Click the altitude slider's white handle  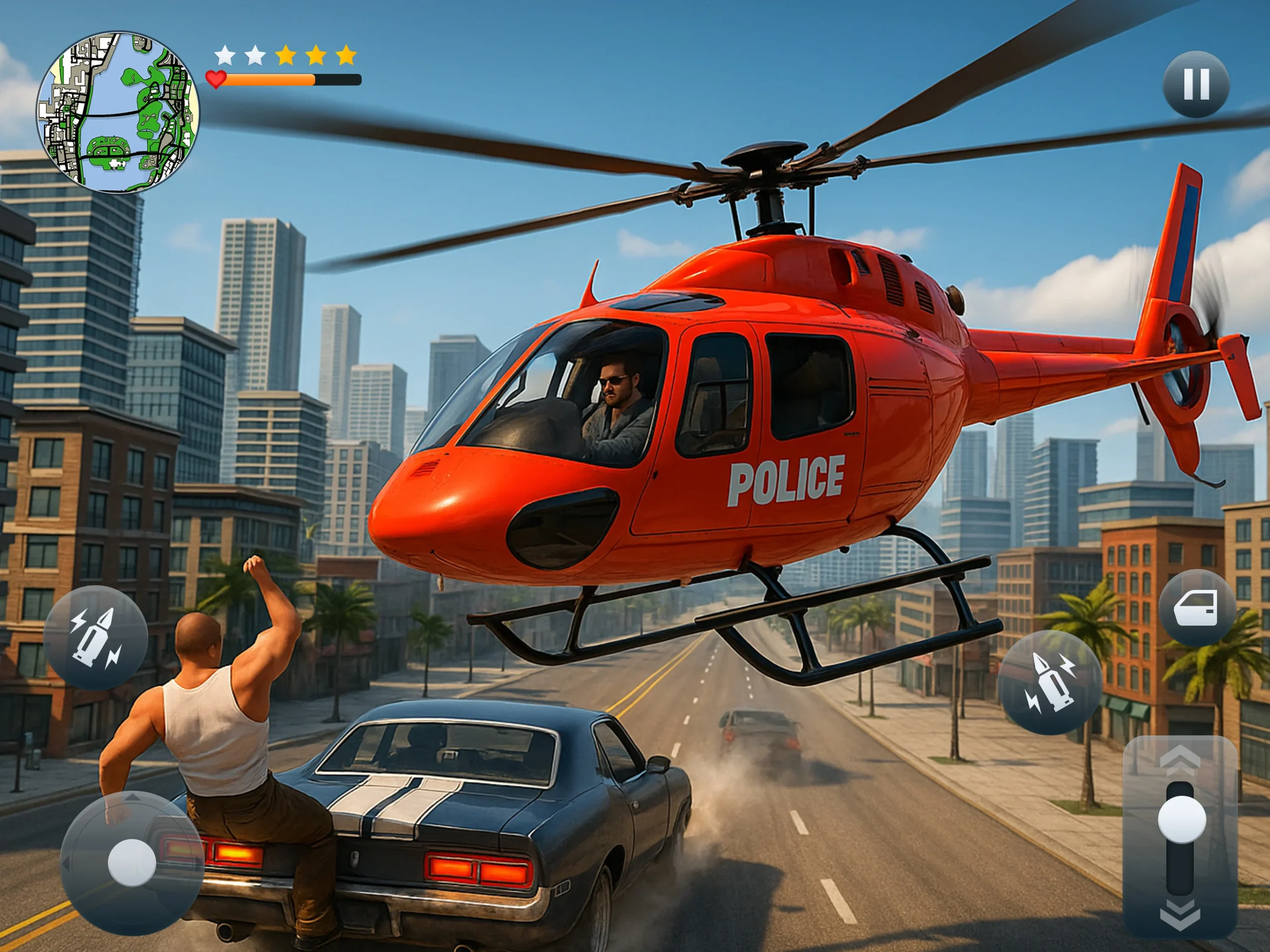click(1182, 820)
